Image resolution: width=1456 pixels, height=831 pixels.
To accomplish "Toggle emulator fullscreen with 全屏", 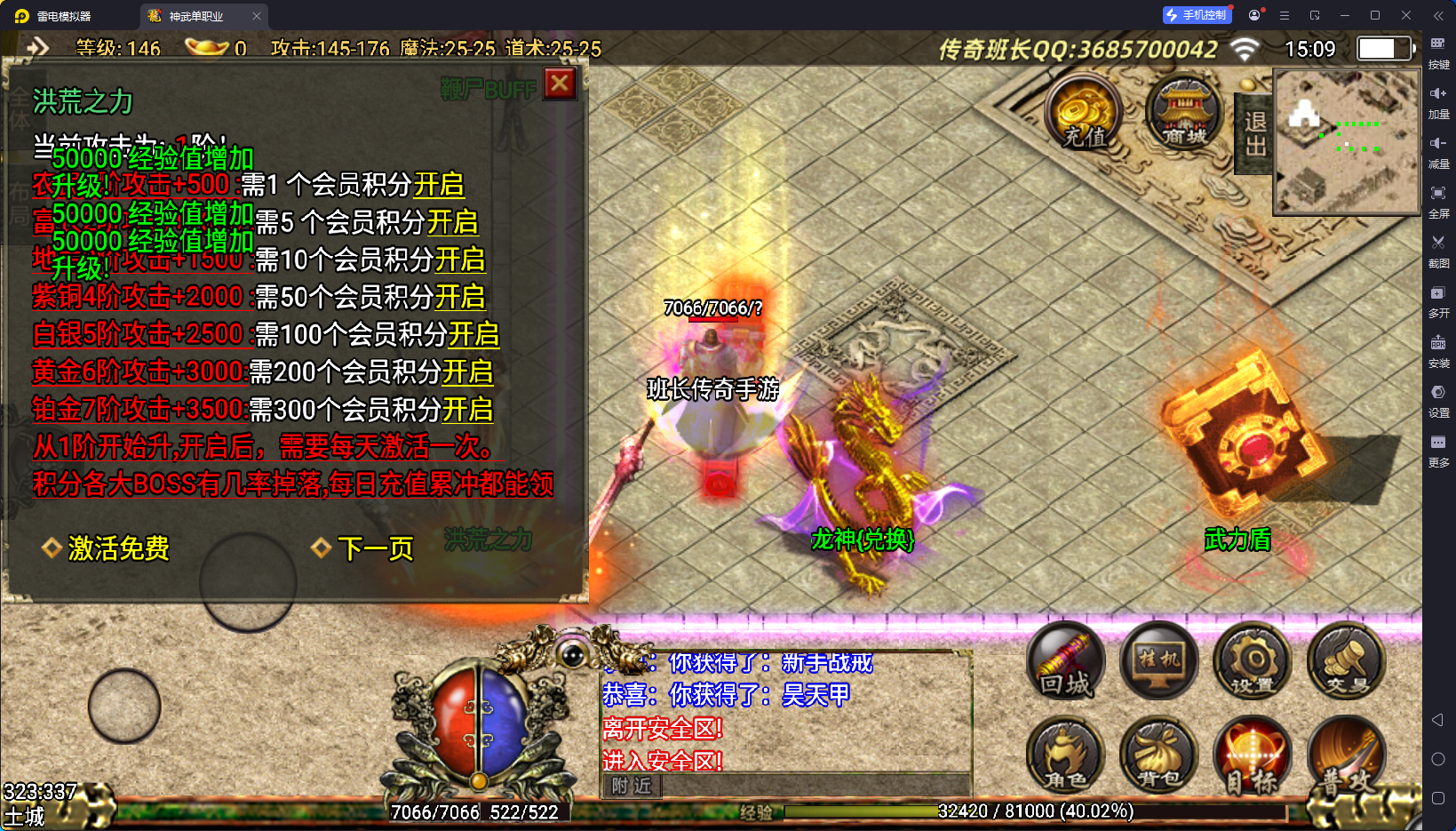I will [x=1440, y=197].
